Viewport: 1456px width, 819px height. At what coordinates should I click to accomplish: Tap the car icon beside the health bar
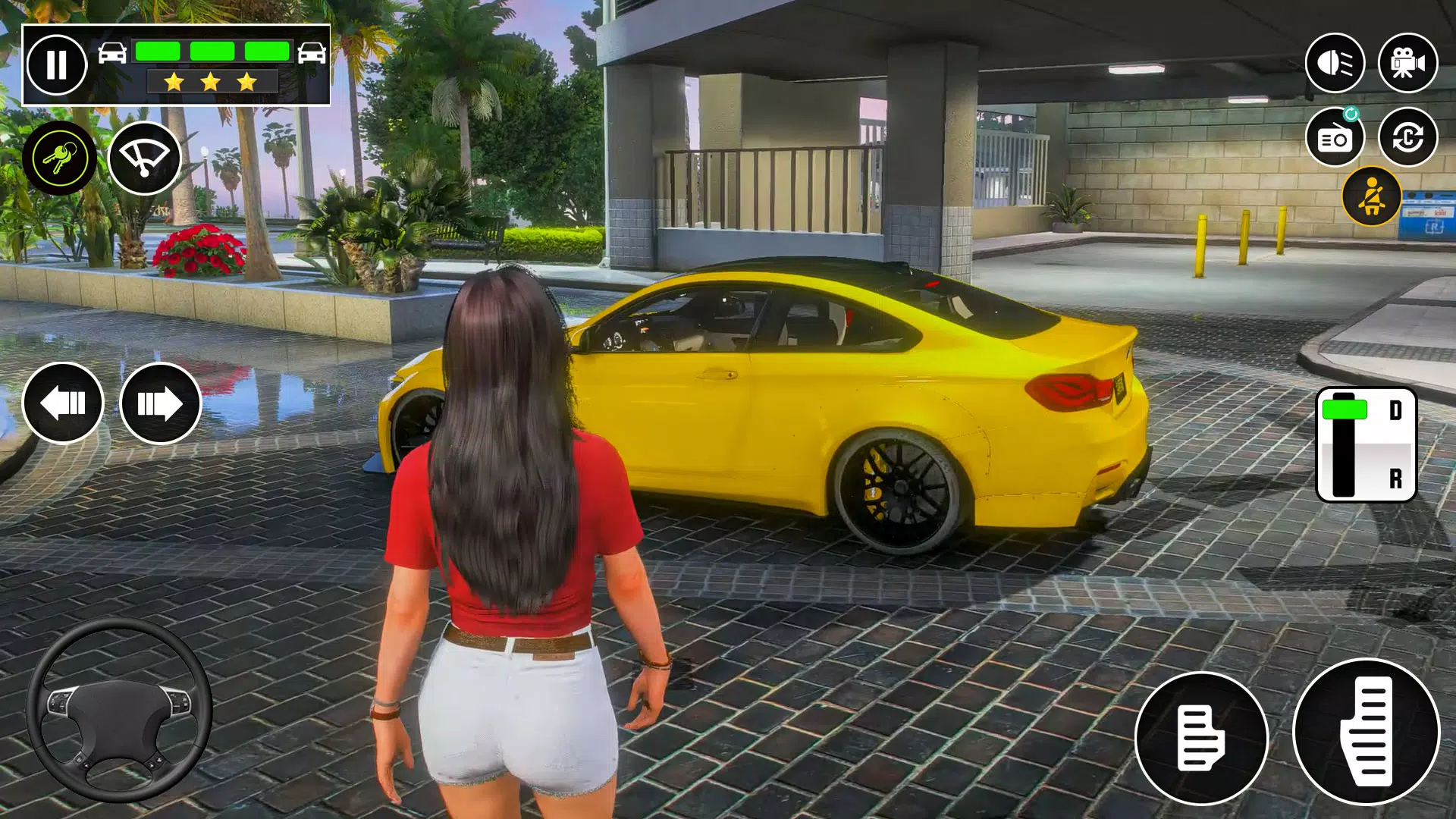coord(111,52)
